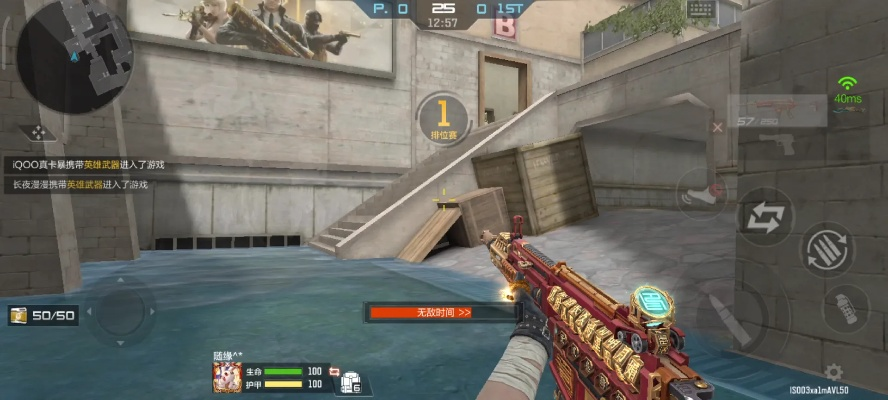Reload with the circular bullets button
The image size is (888, 400).
[x=827, y=249]
